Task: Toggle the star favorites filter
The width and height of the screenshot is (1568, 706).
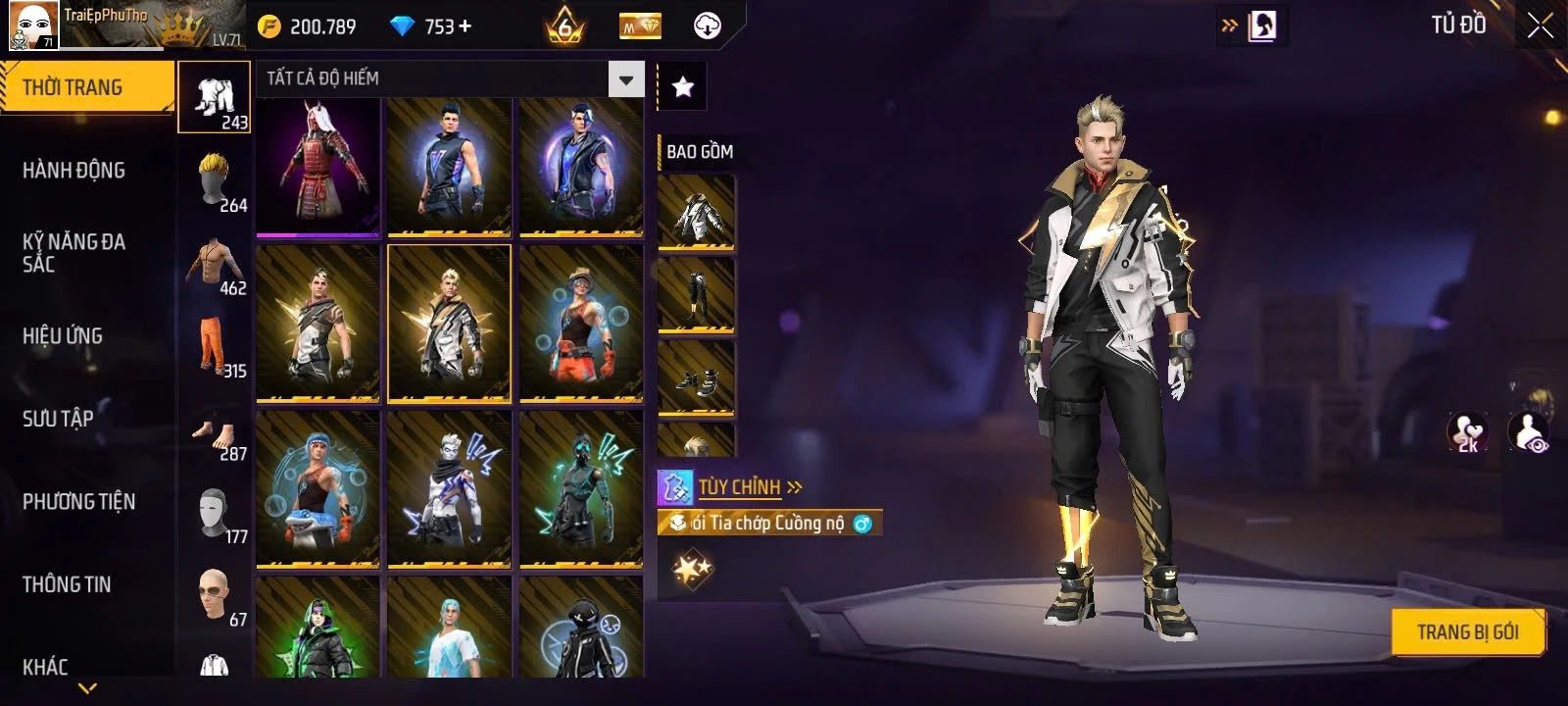Action: pyautogui.click(x=682, y=87)
